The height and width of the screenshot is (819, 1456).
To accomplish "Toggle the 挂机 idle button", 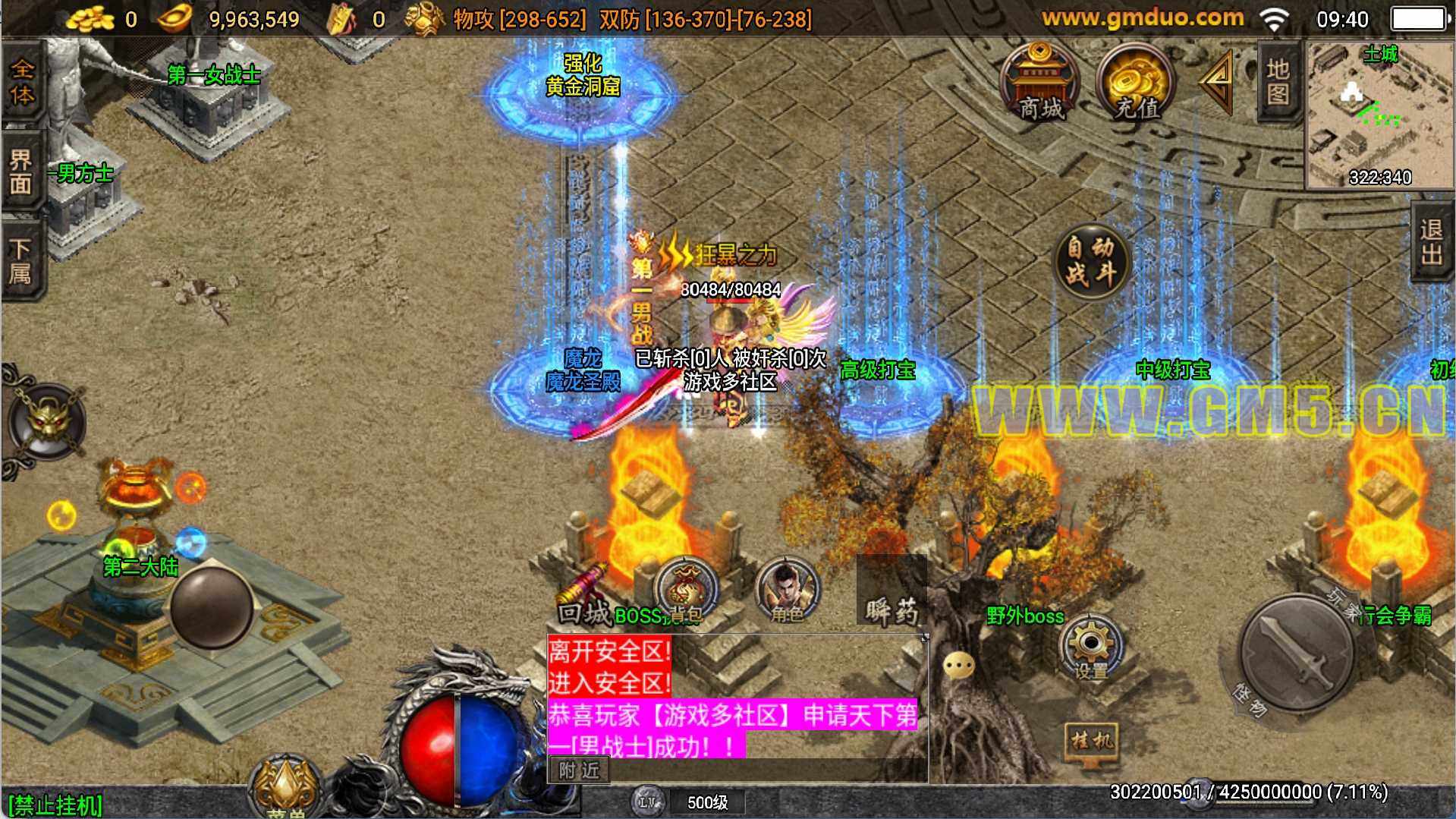I will pyautogui.click(x=1092, y=740).
